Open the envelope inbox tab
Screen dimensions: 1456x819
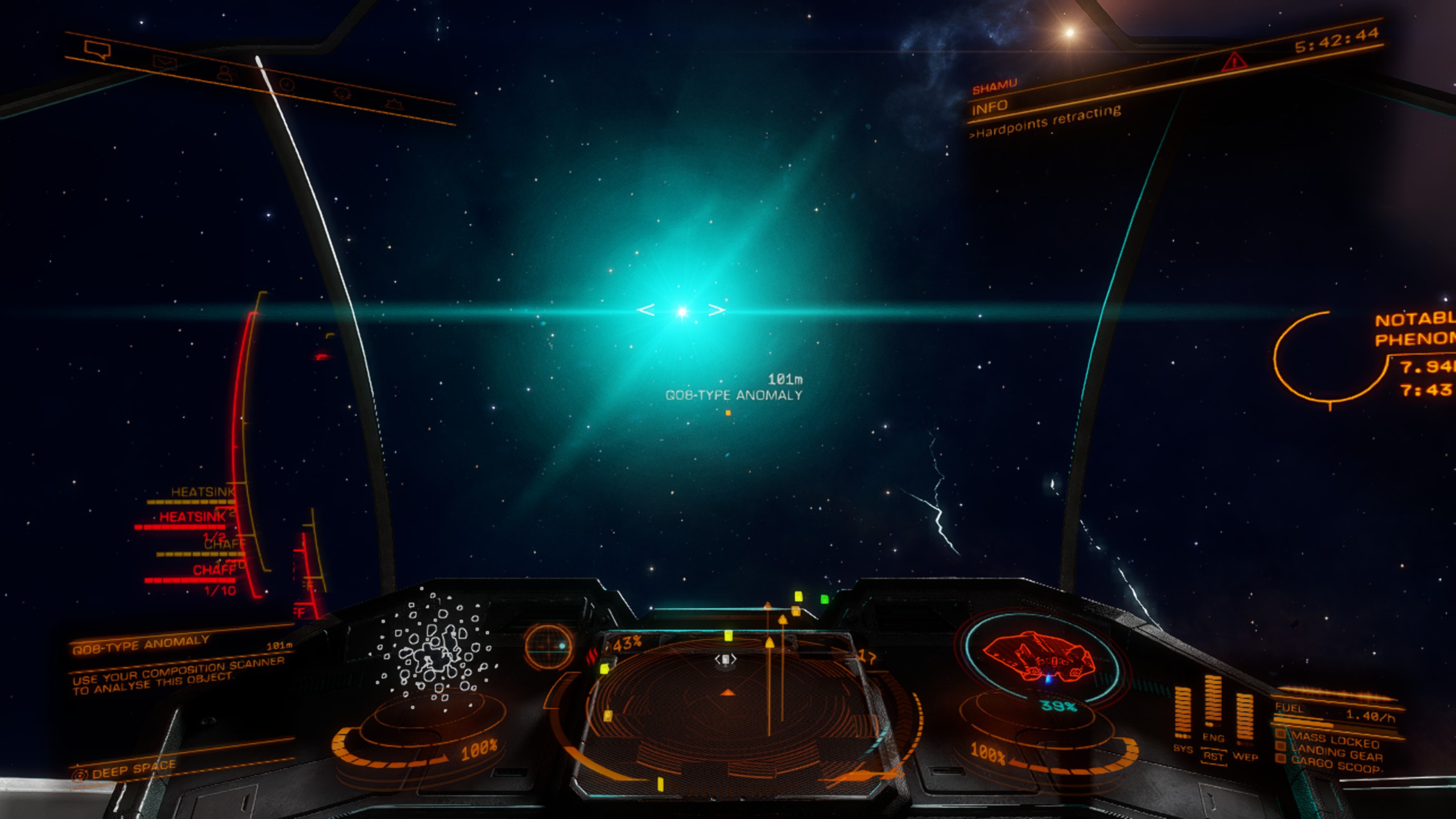(164, 63)
